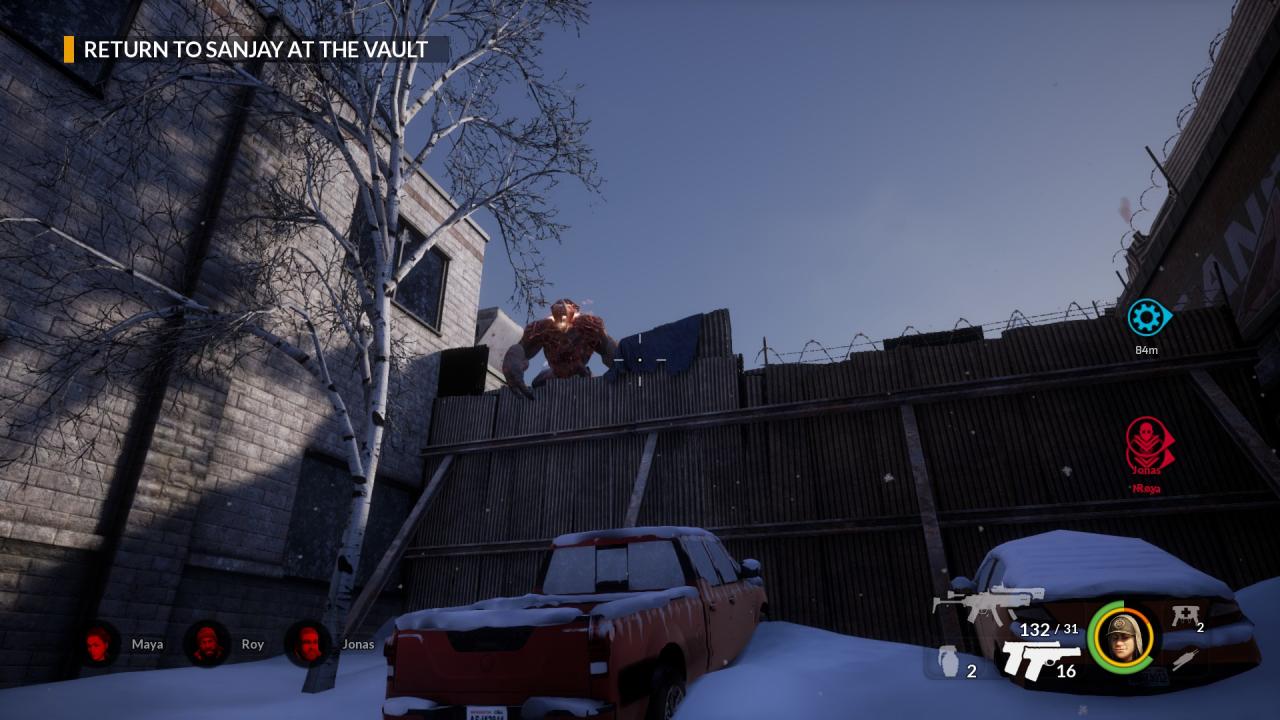1280x720 pixels.
Task: Click the blue gear objective waypoint marker
Action: click(1146, 318)
